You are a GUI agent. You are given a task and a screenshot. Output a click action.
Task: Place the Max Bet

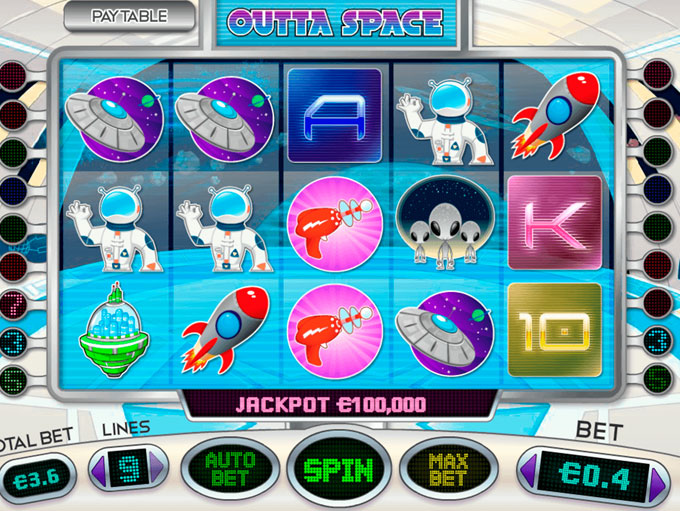pyautogui.click(x=448, y=469)
